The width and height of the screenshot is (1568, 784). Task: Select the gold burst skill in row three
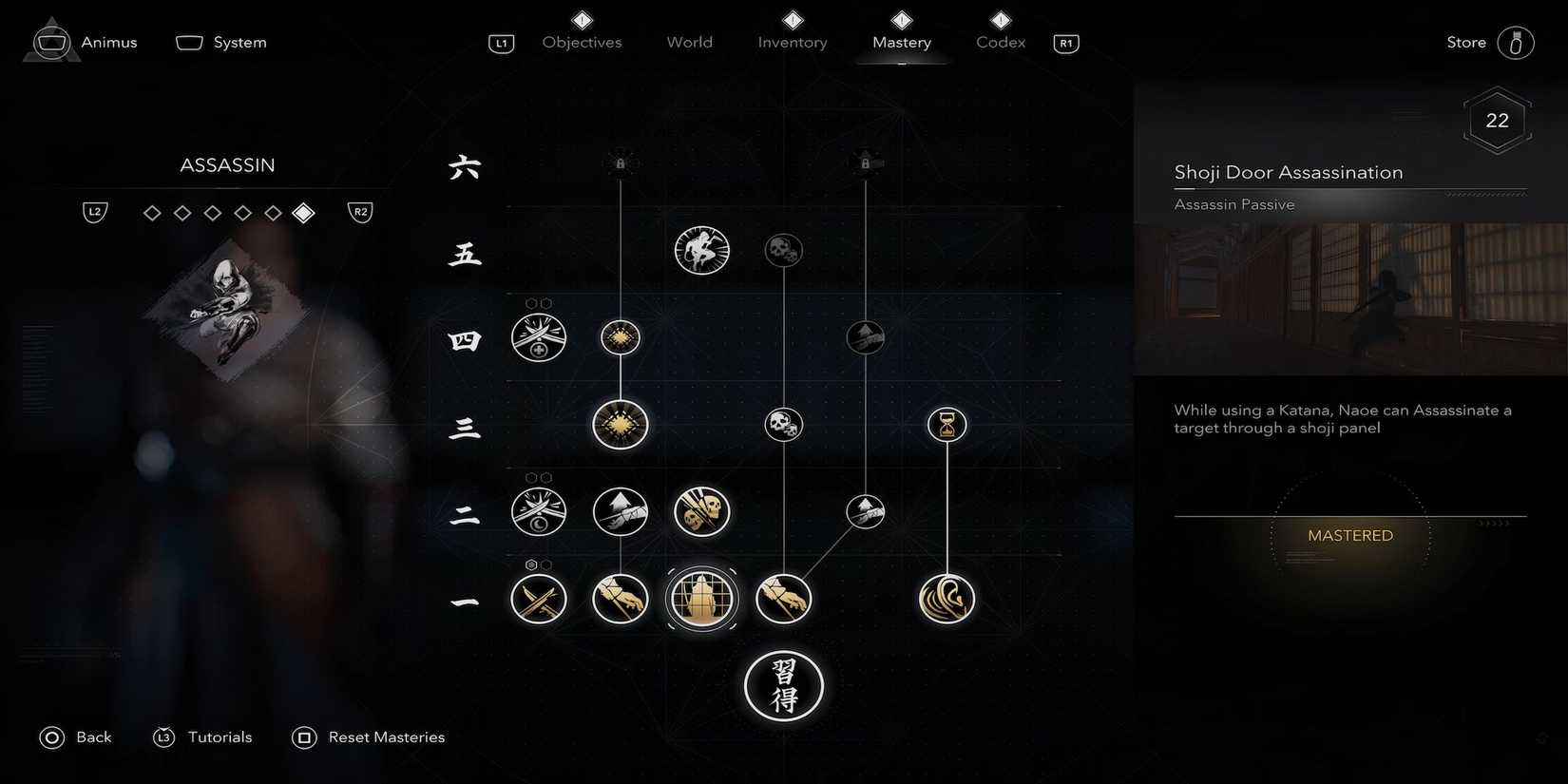coord(620,425)
